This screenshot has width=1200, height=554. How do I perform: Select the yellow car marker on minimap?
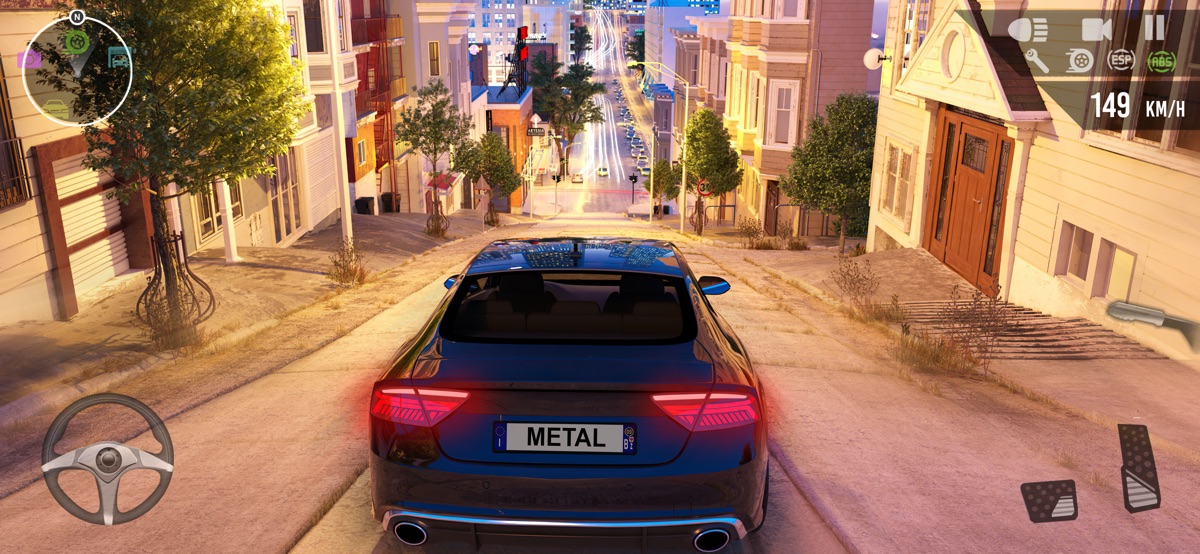[56, 106]
